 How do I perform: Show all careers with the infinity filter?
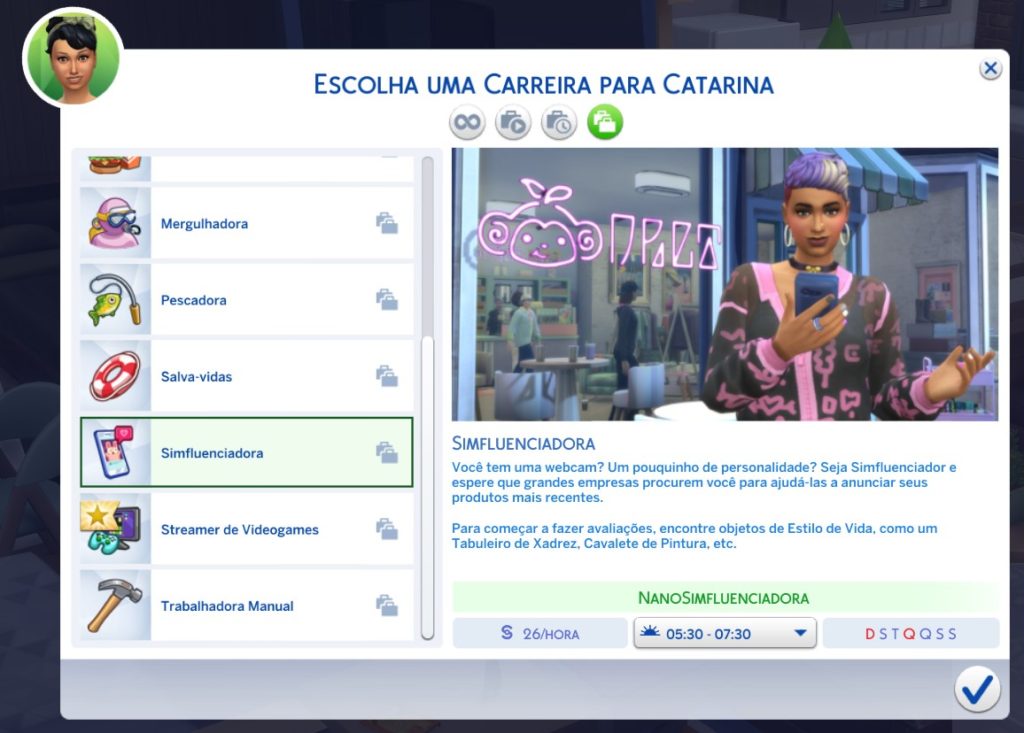[x=467, y=123]
